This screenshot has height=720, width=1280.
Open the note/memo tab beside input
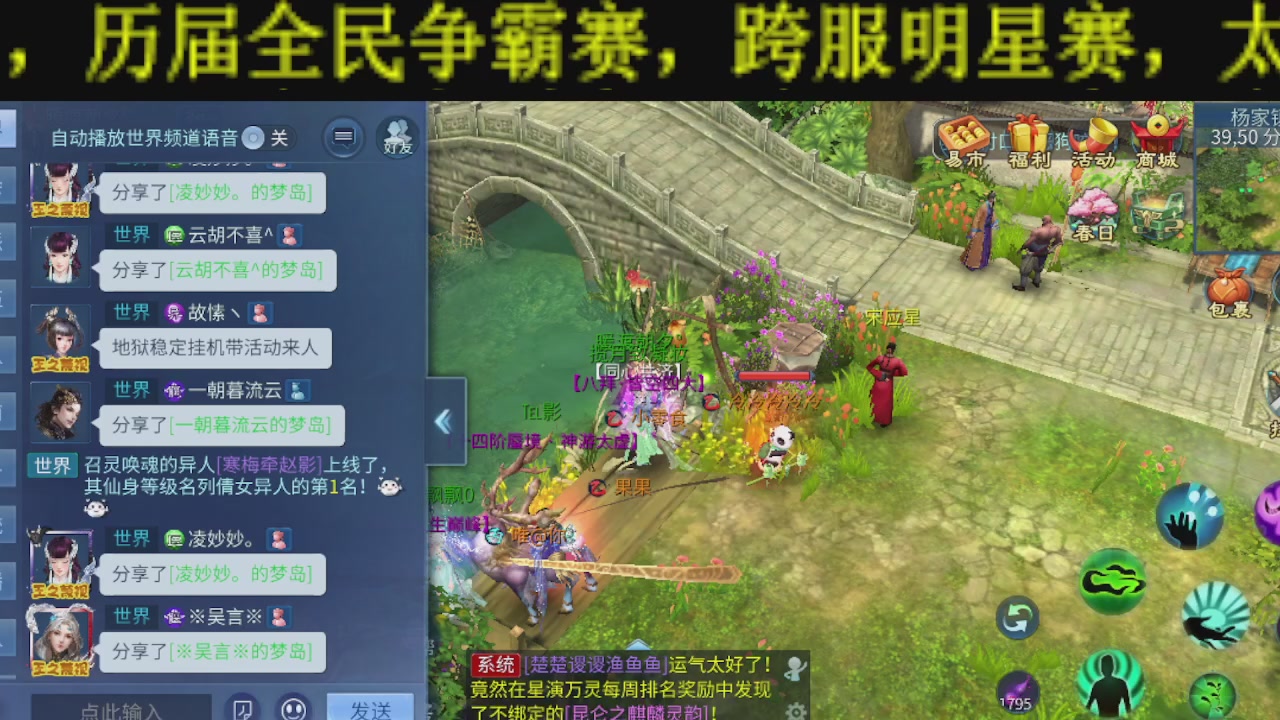(x=241, y=708)
